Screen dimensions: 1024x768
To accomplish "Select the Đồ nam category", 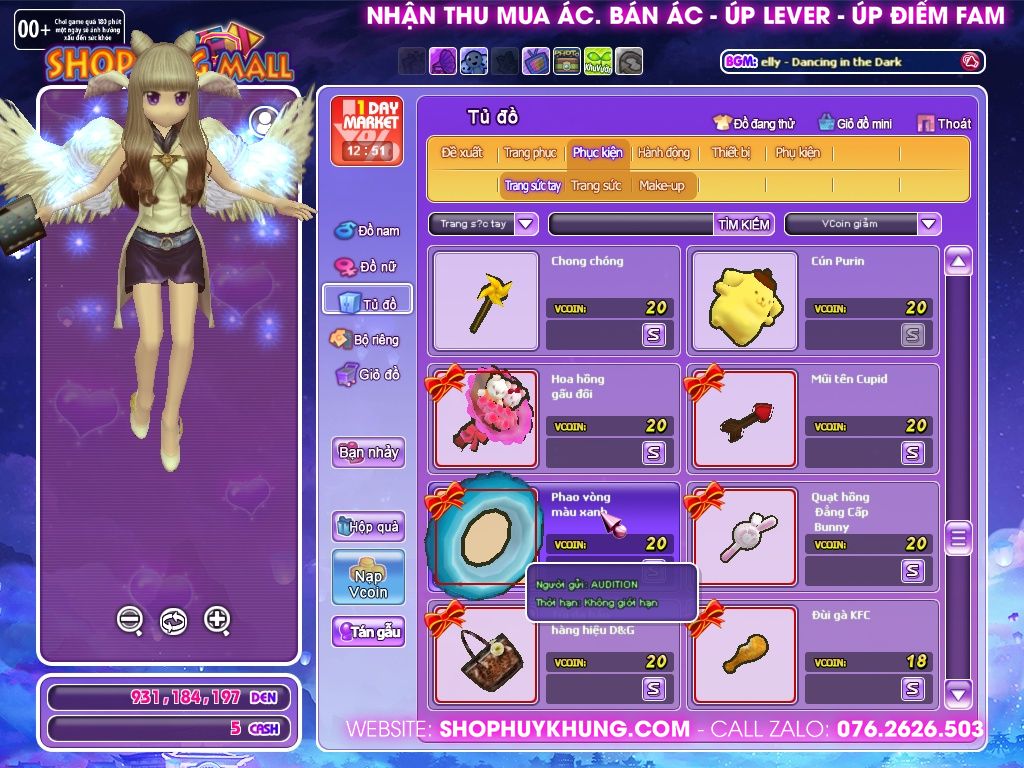I will [367, 231].
